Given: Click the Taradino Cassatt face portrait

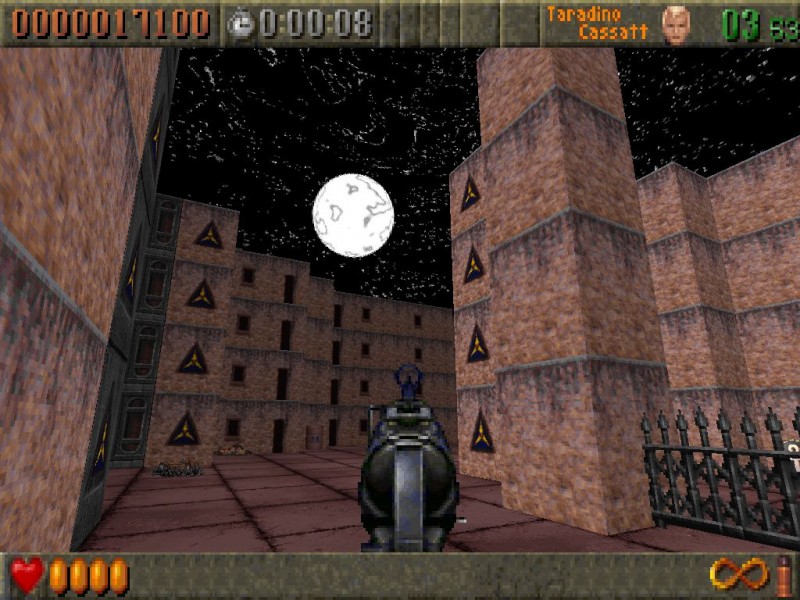Looking at the screenshot, I should [x=676, y=24].
